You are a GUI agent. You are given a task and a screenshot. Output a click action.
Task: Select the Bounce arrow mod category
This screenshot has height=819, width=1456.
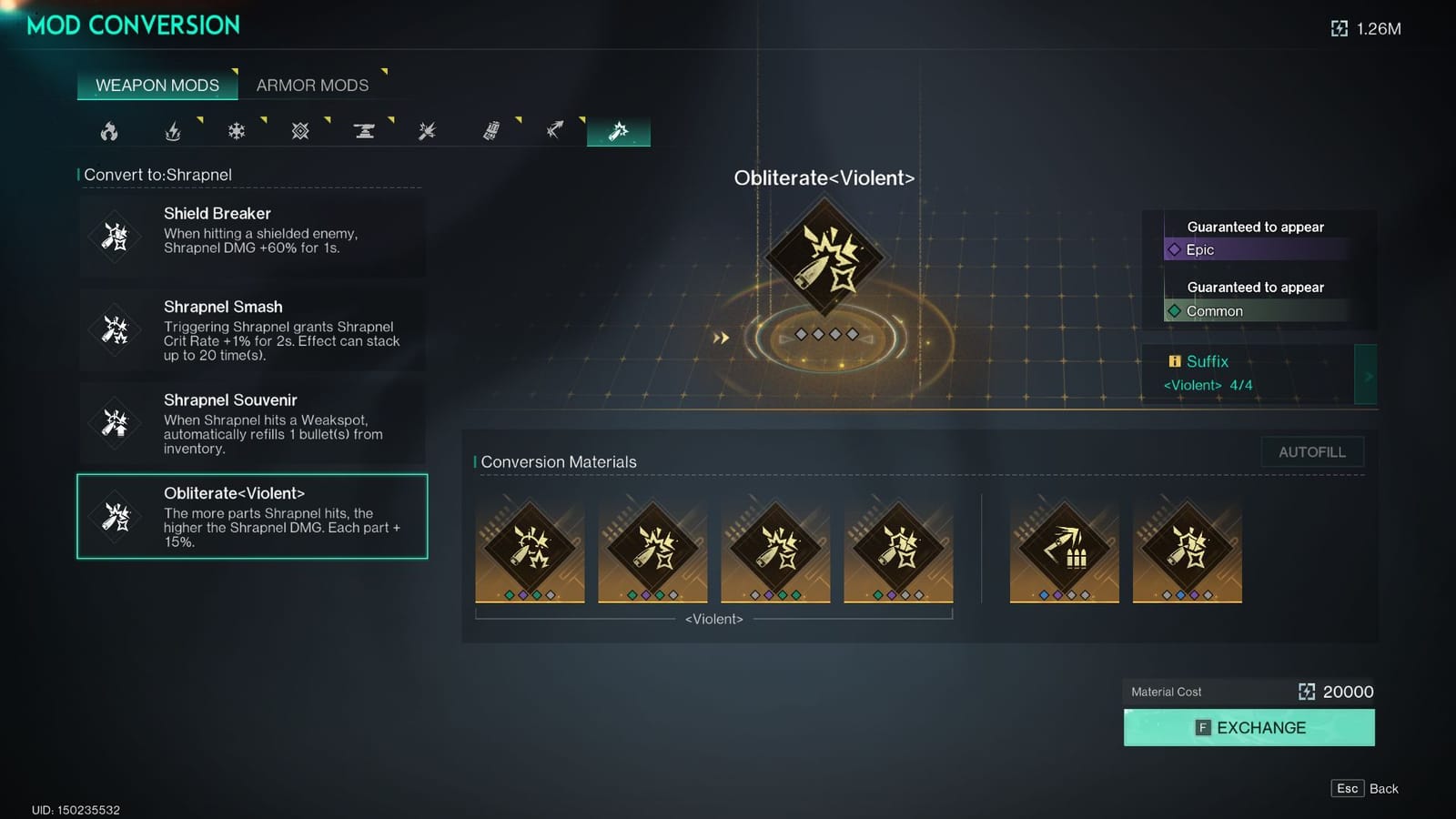click(555, 130)
